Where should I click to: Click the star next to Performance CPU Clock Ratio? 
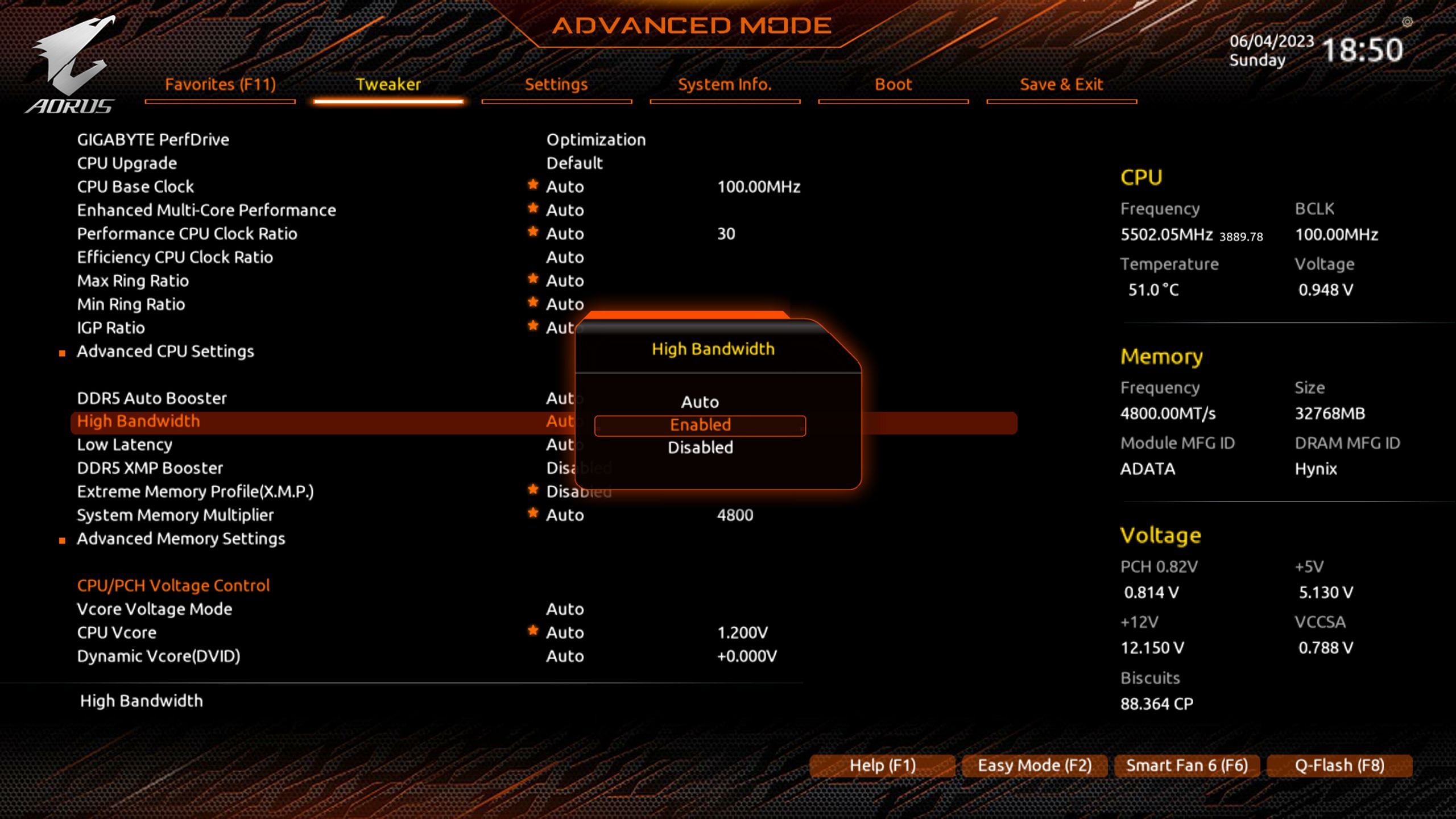(x=533, y=231)
